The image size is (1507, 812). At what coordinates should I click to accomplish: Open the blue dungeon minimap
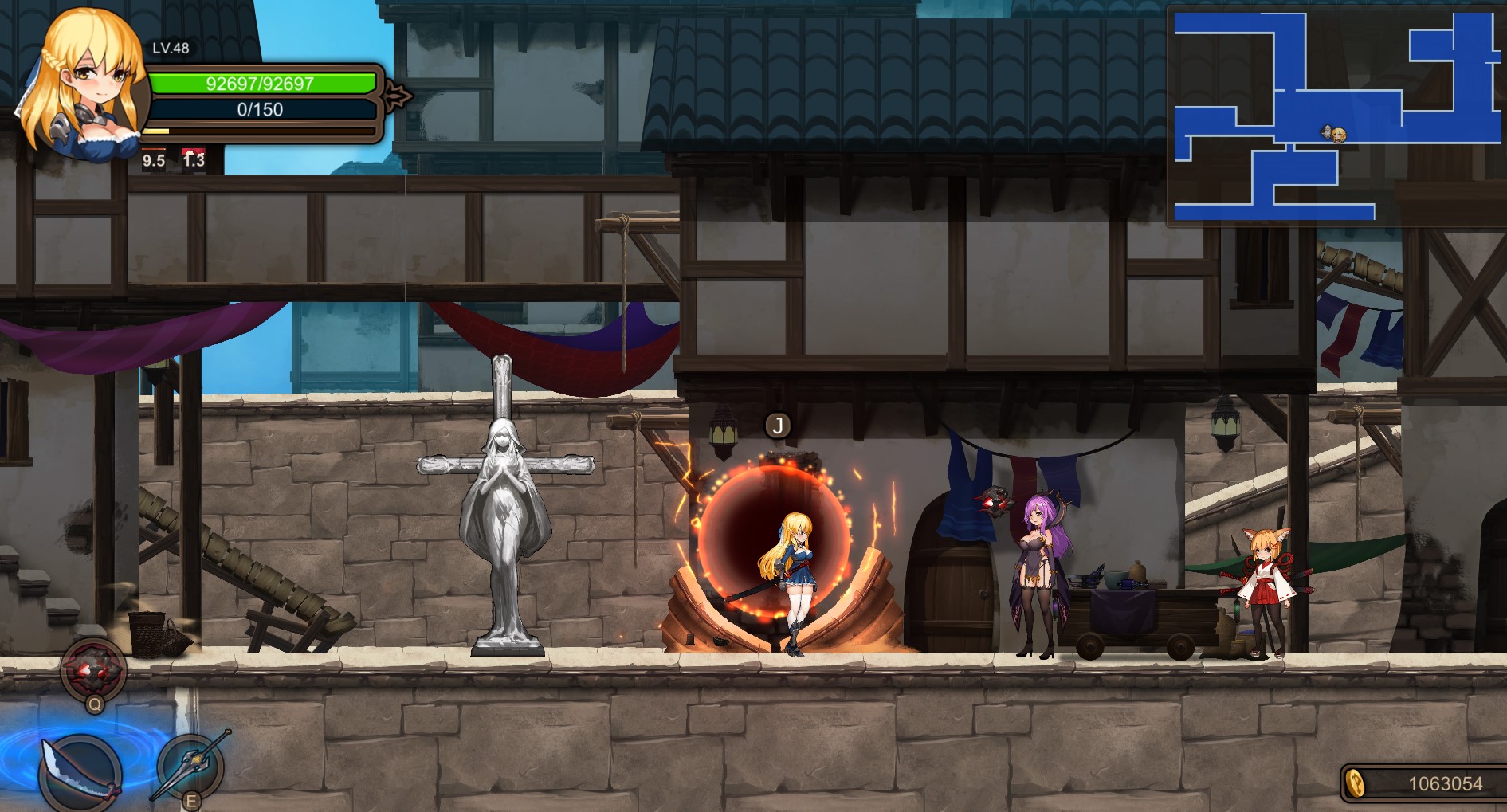pyautogui.click(x=1336, y=116)
